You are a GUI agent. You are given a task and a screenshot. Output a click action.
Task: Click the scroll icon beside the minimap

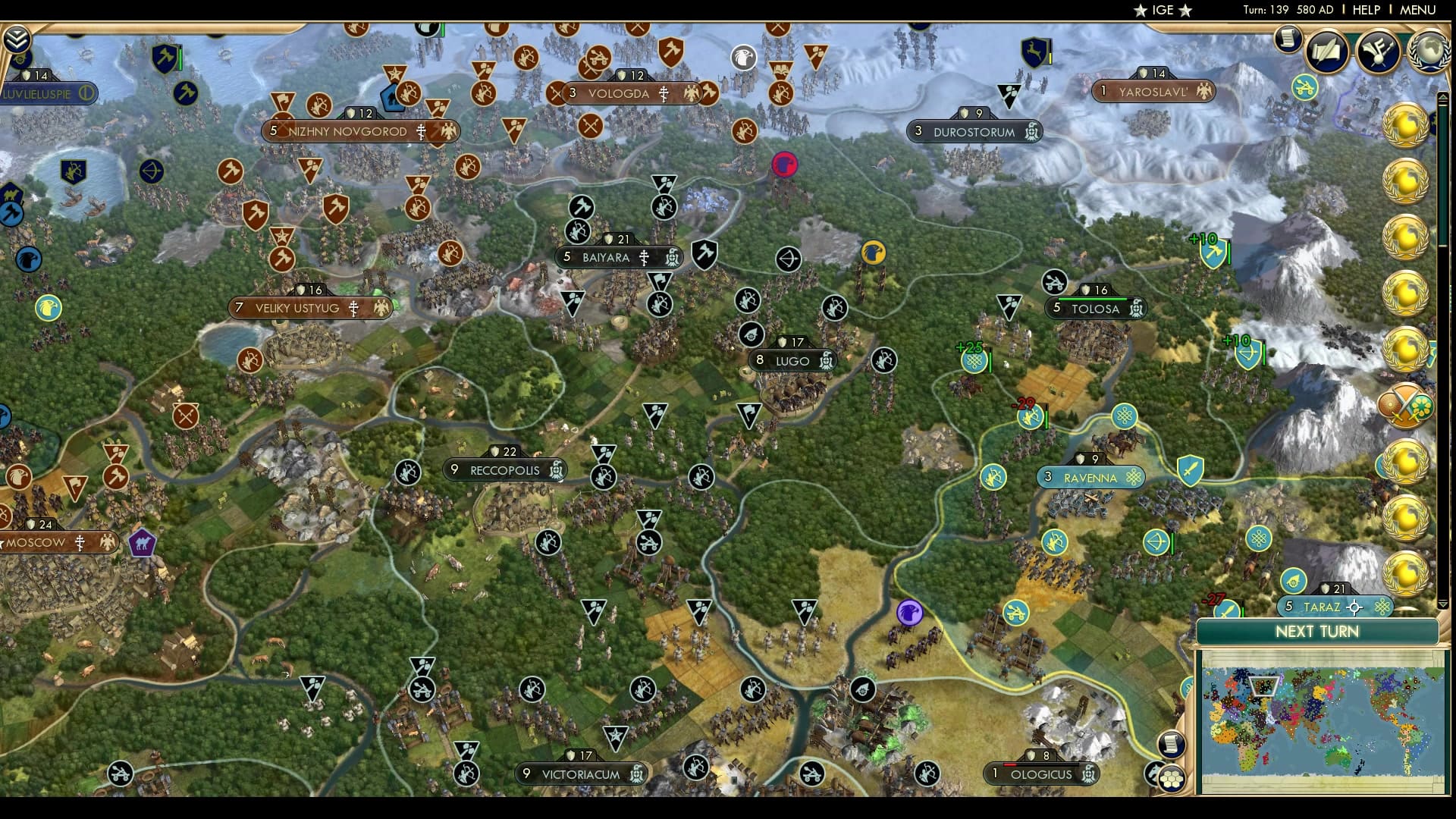click(1171, 745)
